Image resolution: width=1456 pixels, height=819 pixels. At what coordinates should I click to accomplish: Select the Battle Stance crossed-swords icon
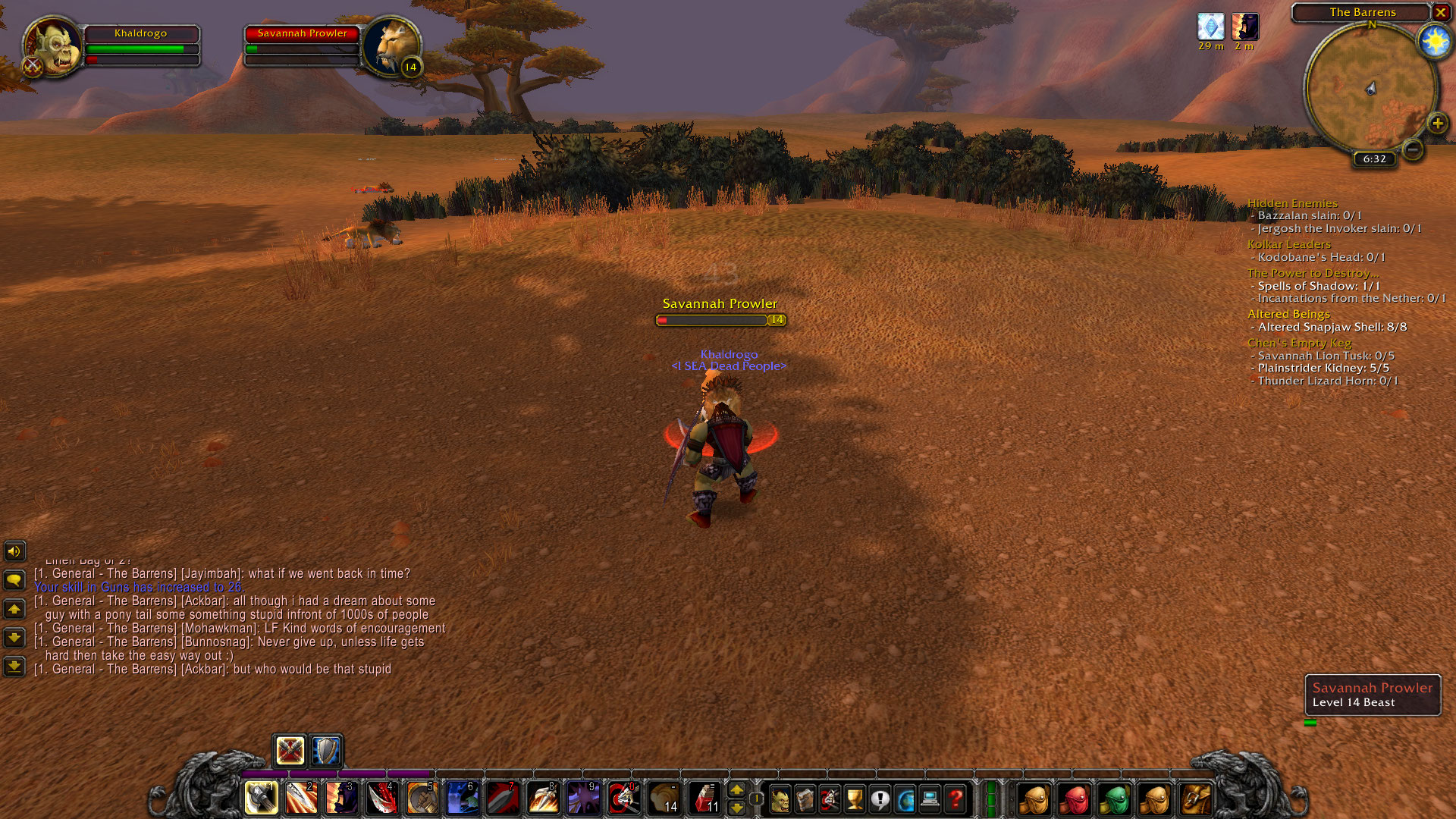click(x=290, y=751)
